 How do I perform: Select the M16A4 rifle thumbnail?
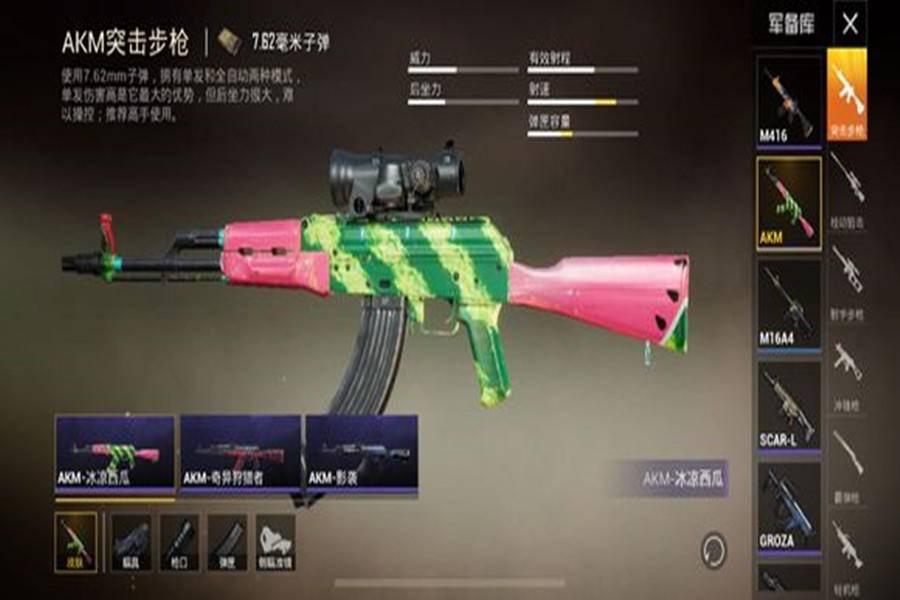coord(788,303)
